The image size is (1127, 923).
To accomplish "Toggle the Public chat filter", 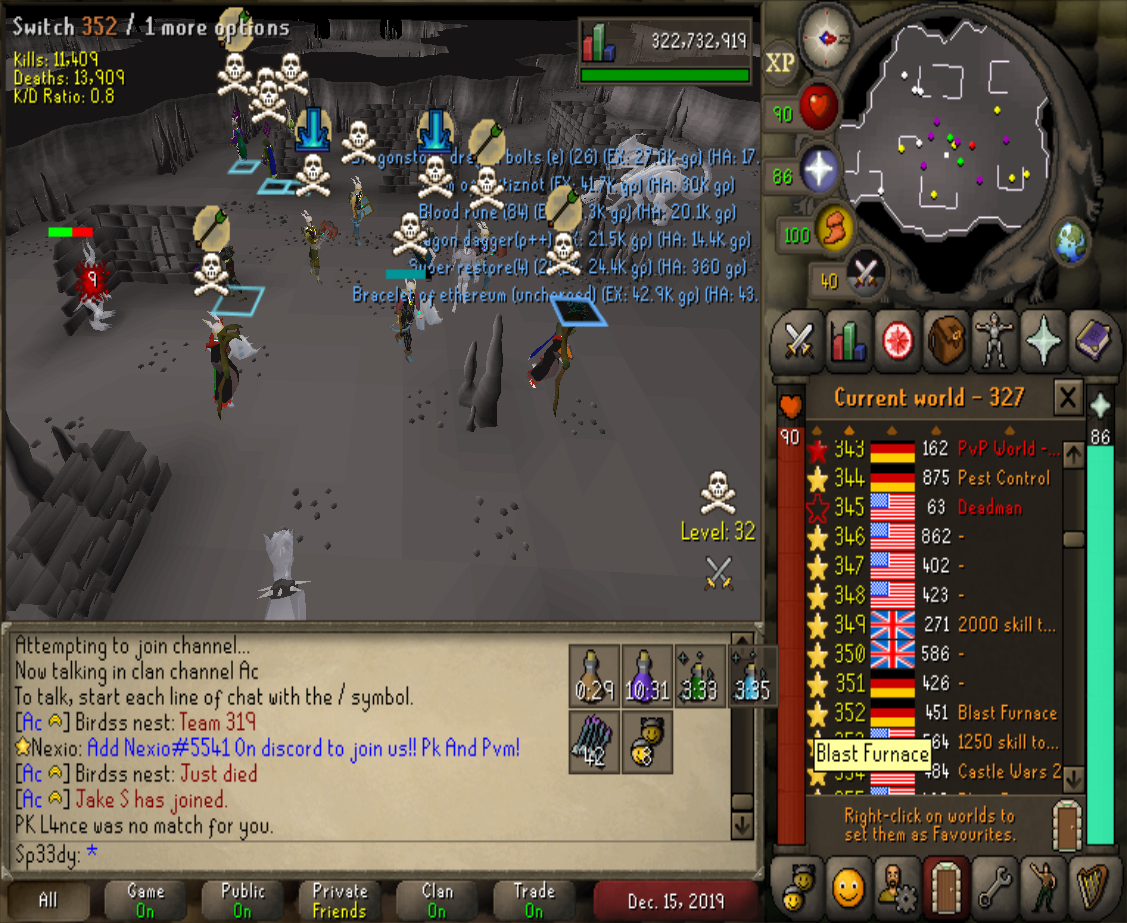I will coord(243,900).
